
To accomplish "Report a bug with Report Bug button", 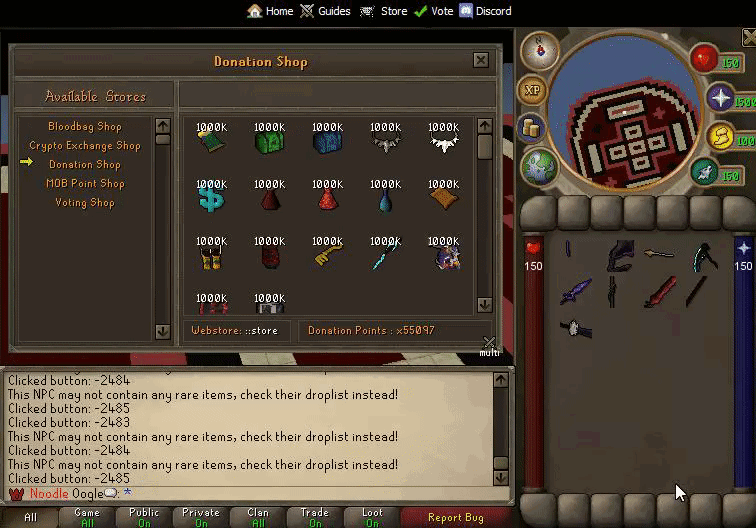I will (455, 518).
